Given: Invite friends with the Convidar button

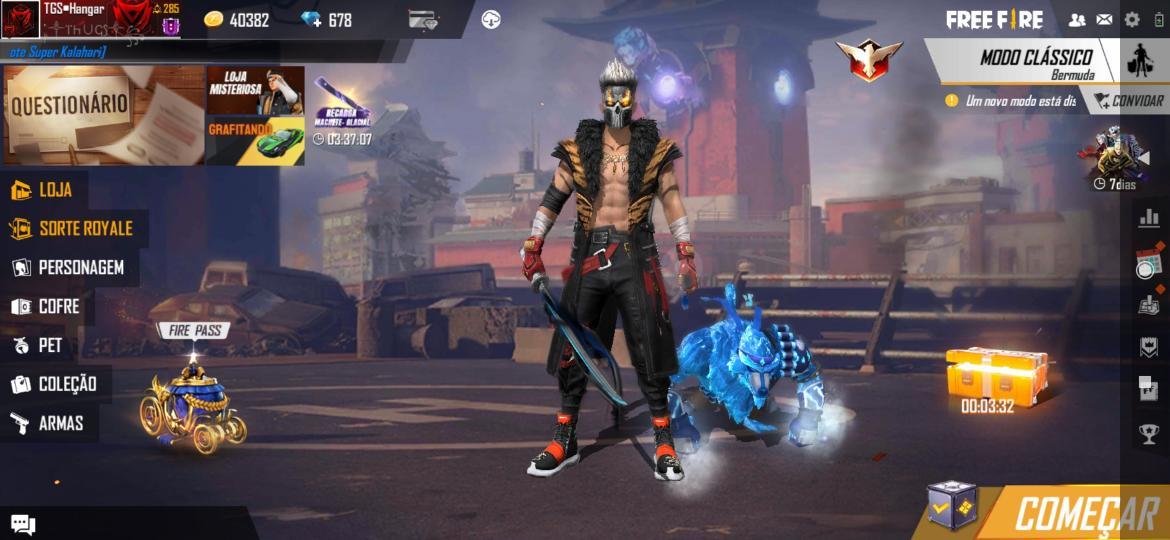Looking at the screenshot, I should (1128, 101).
